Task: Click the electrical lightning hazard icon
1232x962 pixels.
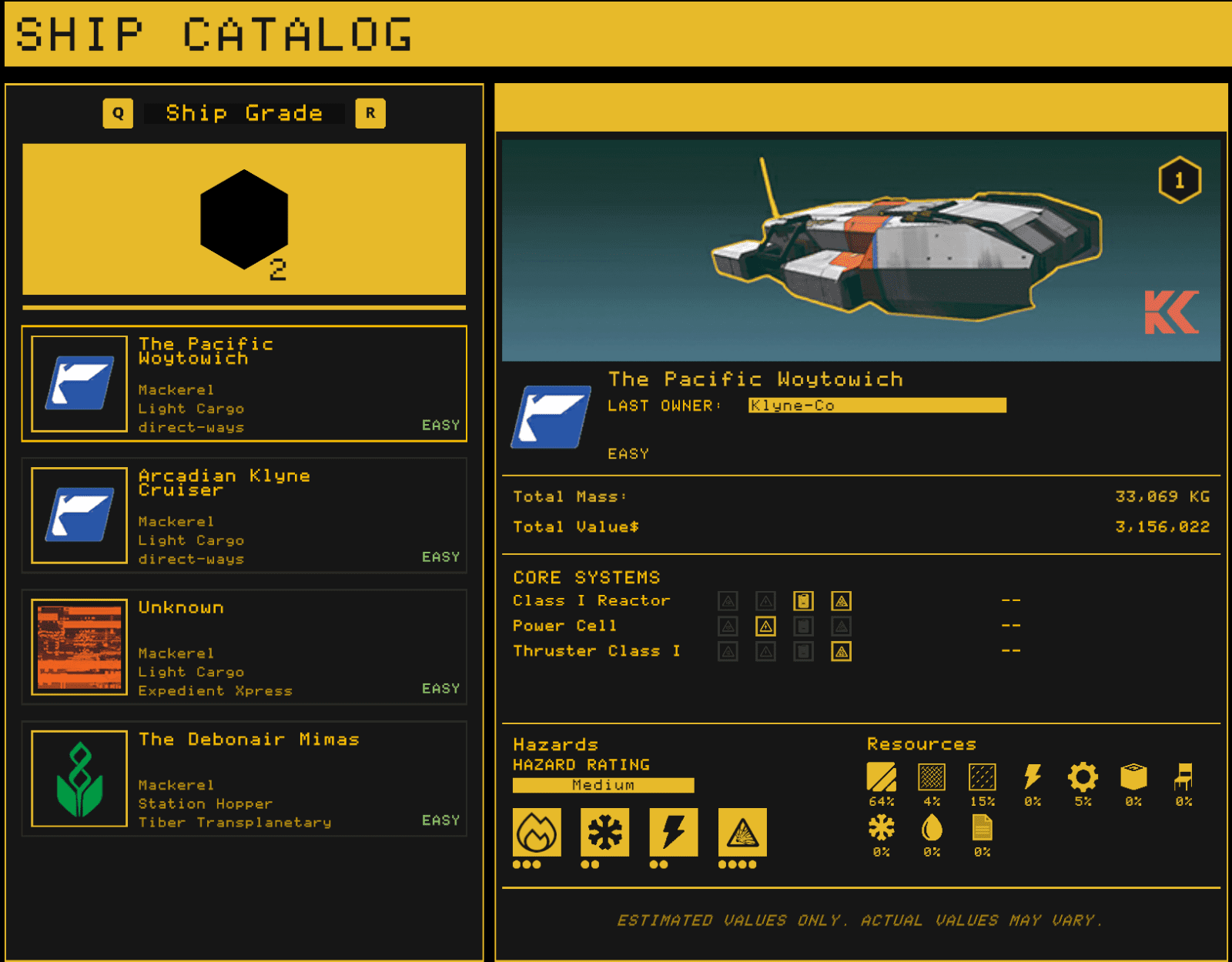Action: [x=672, y=833]
